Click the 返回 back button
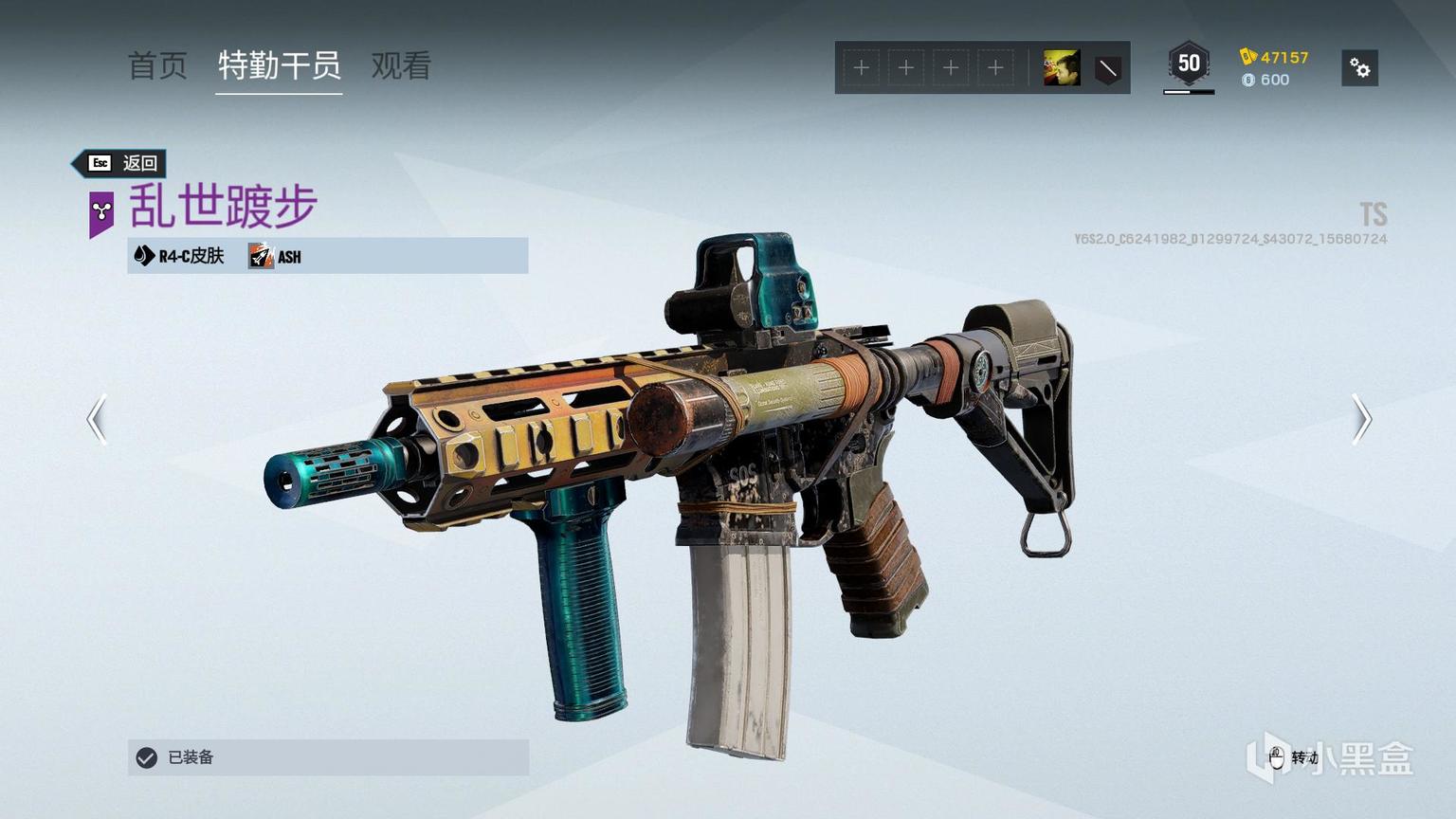Viewport: 1456px width, 819px height. [x=121, y=163]
